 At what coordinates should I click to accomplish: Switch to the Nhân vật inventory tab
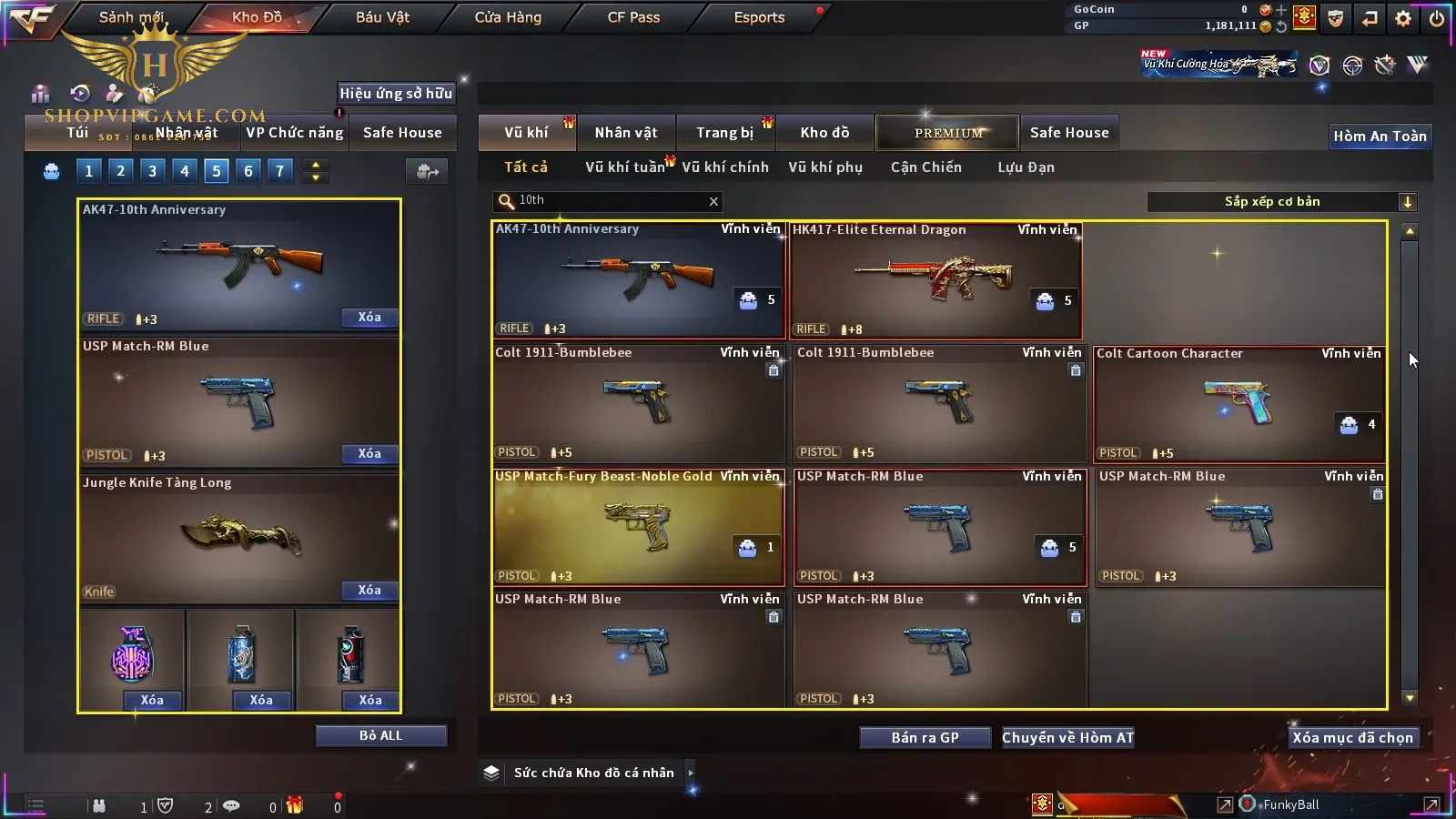tap(626, 133)
